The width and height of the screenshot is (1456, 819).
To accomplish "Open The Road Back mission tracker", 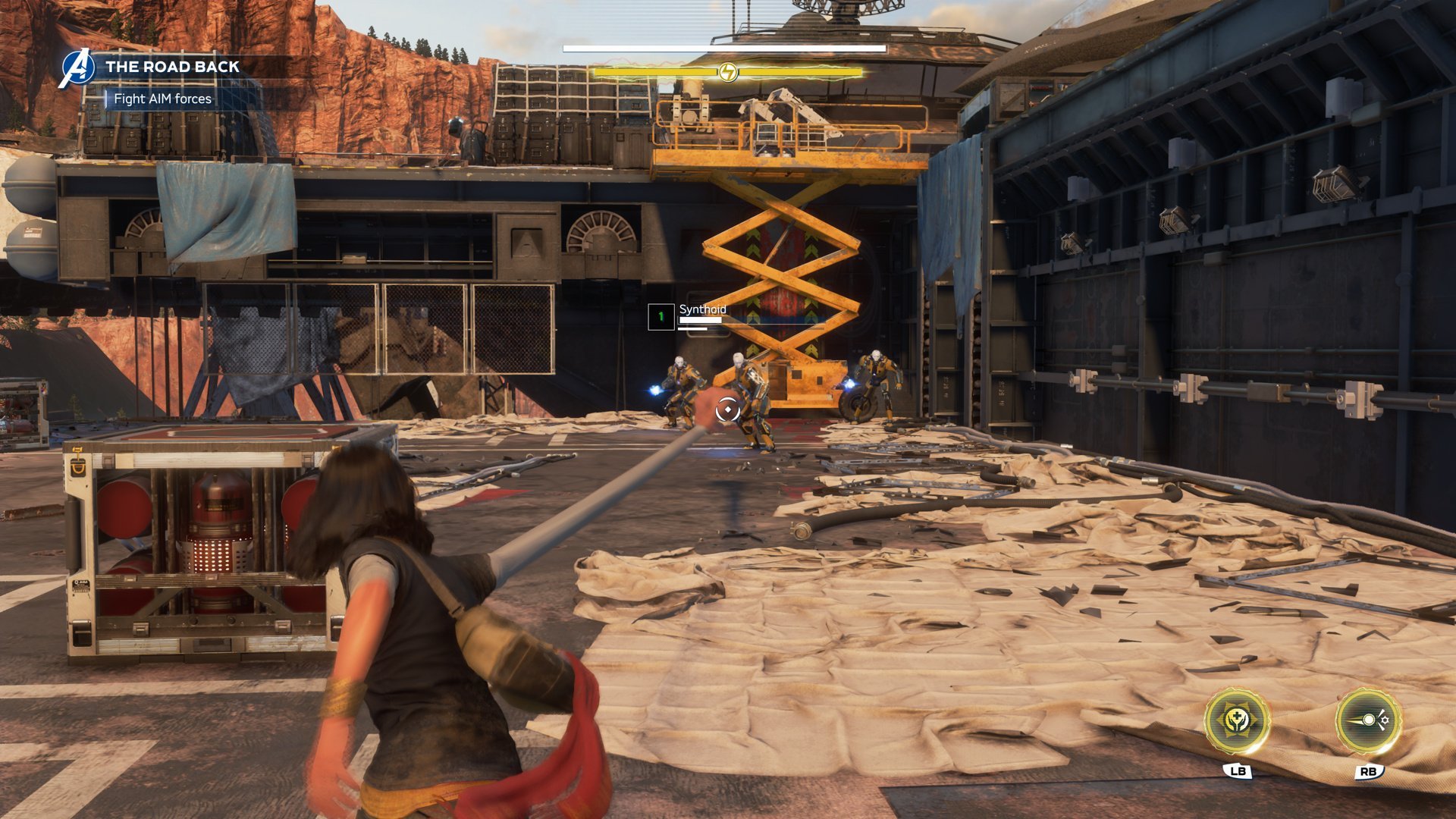I will 172,67.
